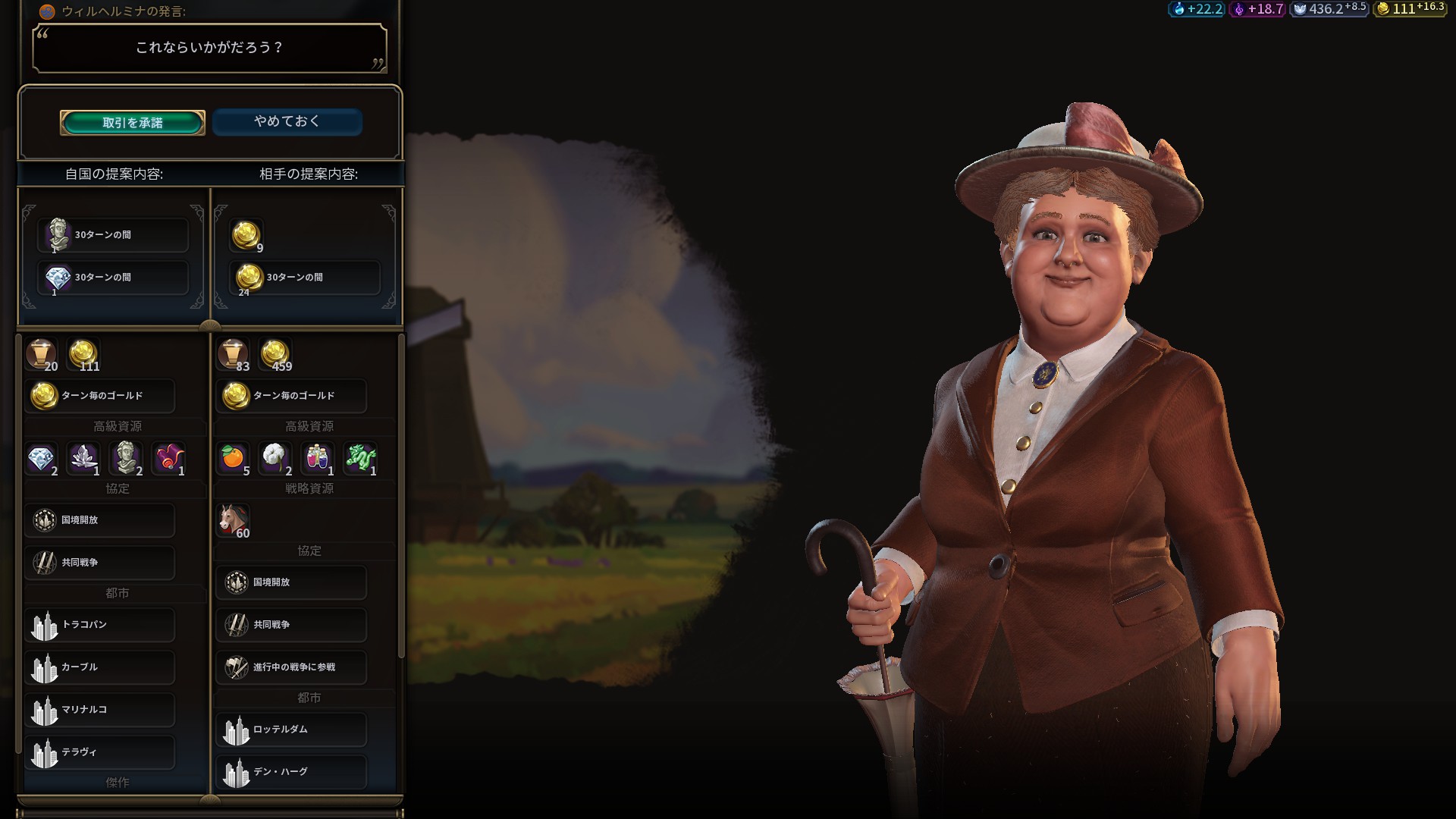Request Wilhelmina's 83 diplomatic favor
1456x819 pixels.
(233, 355)
